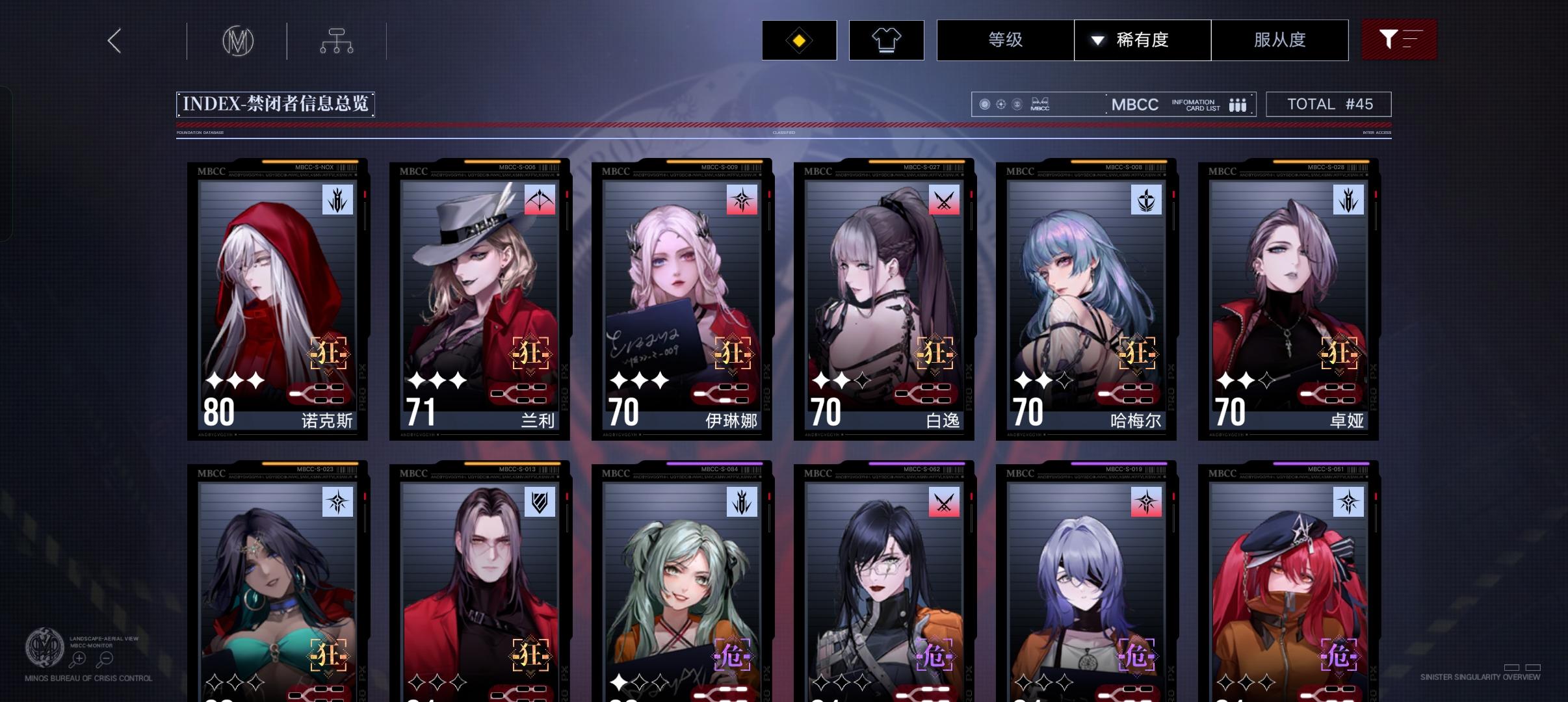Open the filter panel via red funnel icon
Screen dimensions: 1568x702
(1399, 40)
